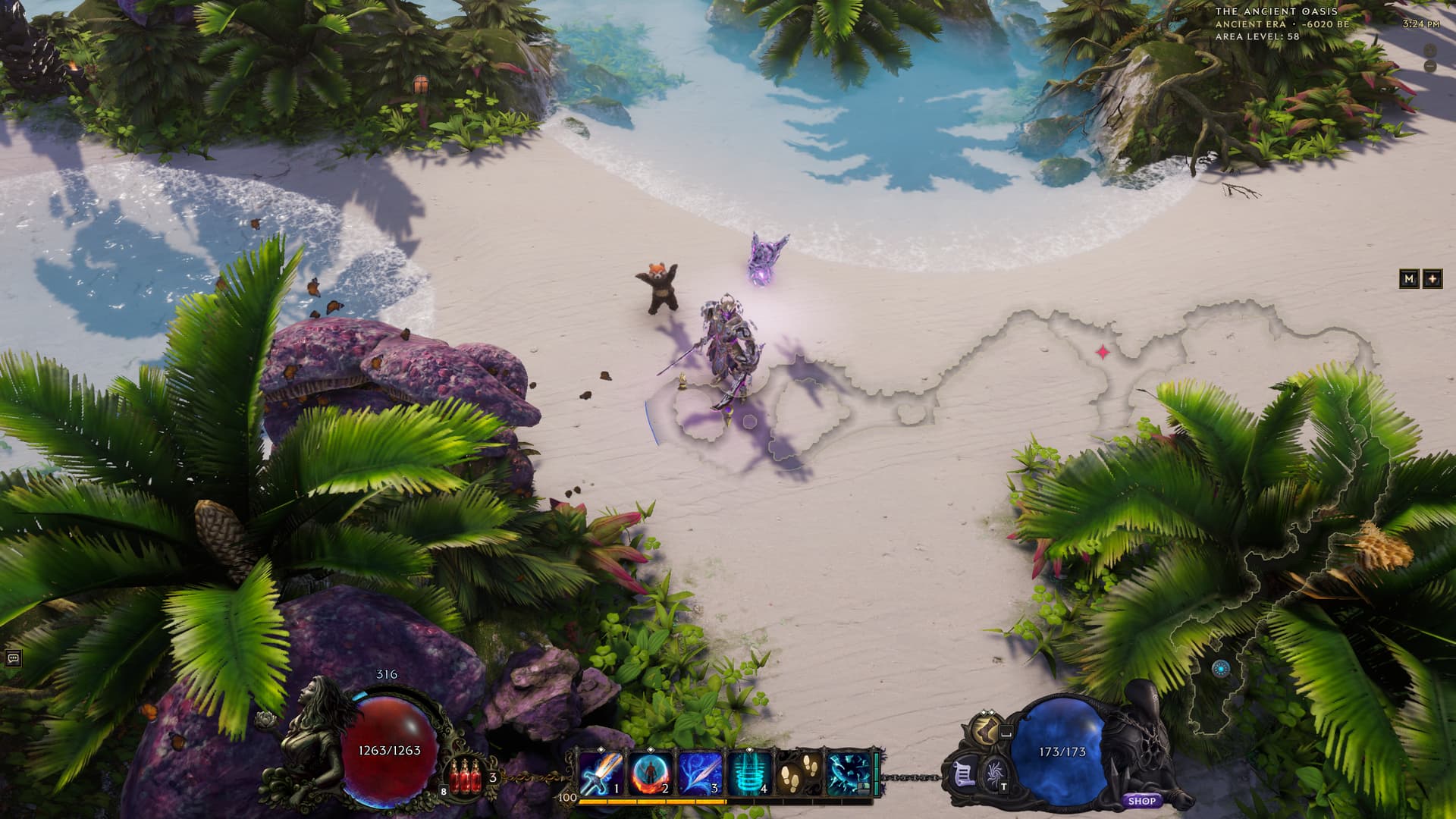
Task: Activate the flaming sword skill in slot 1
Action: pyautogui.click(x=602, y=773)
